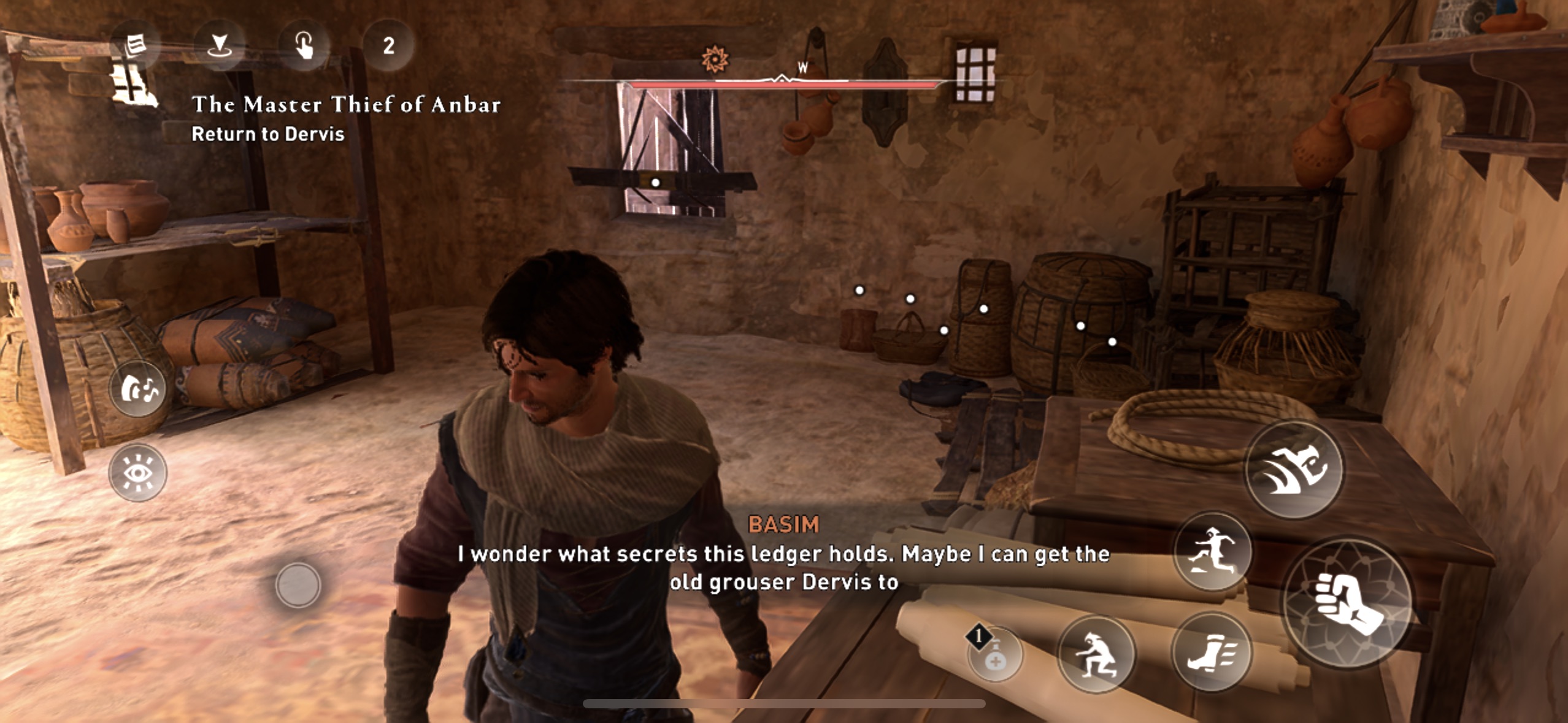This screenshot has width=1568, height=723.
Task: Open the stacked pages menu icon
Action: click(x=135, y=45)
